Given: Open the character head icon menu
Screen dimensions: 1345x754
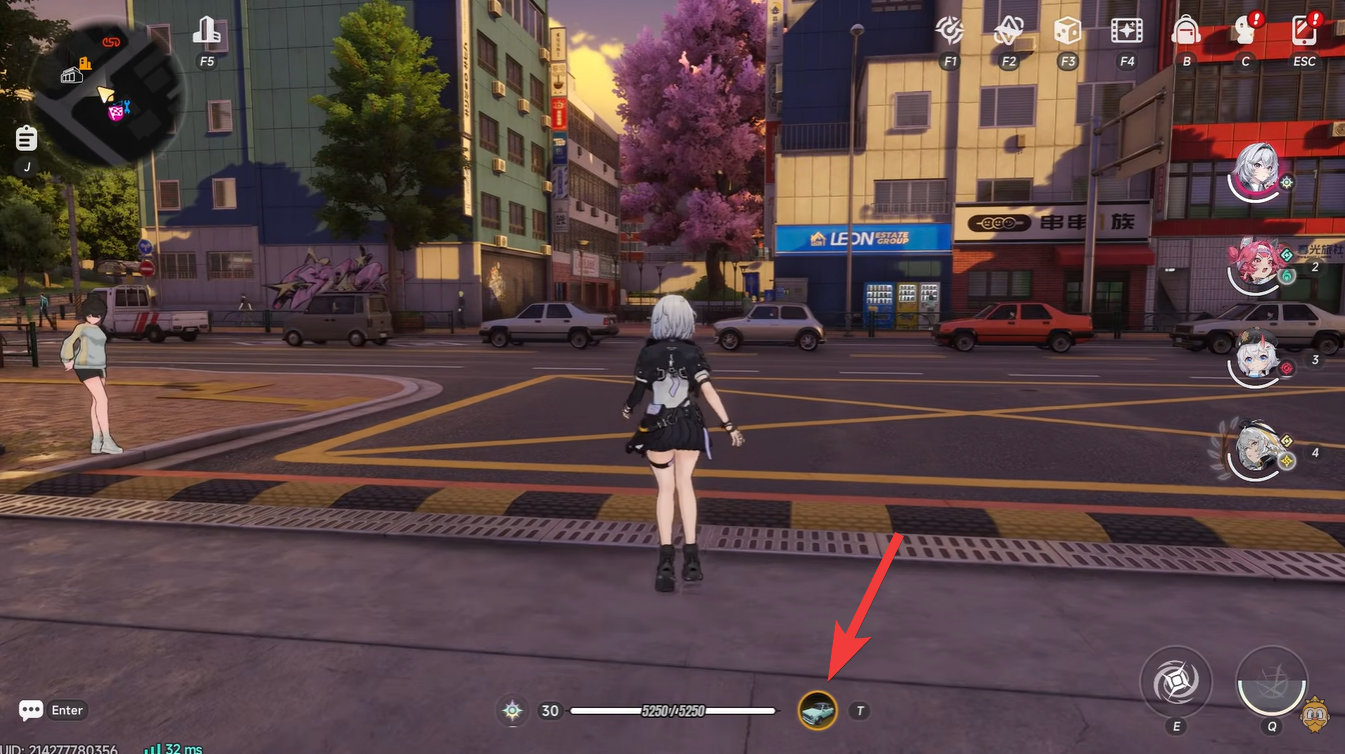Looking at the screenshot, I should tap(1244, 30).
